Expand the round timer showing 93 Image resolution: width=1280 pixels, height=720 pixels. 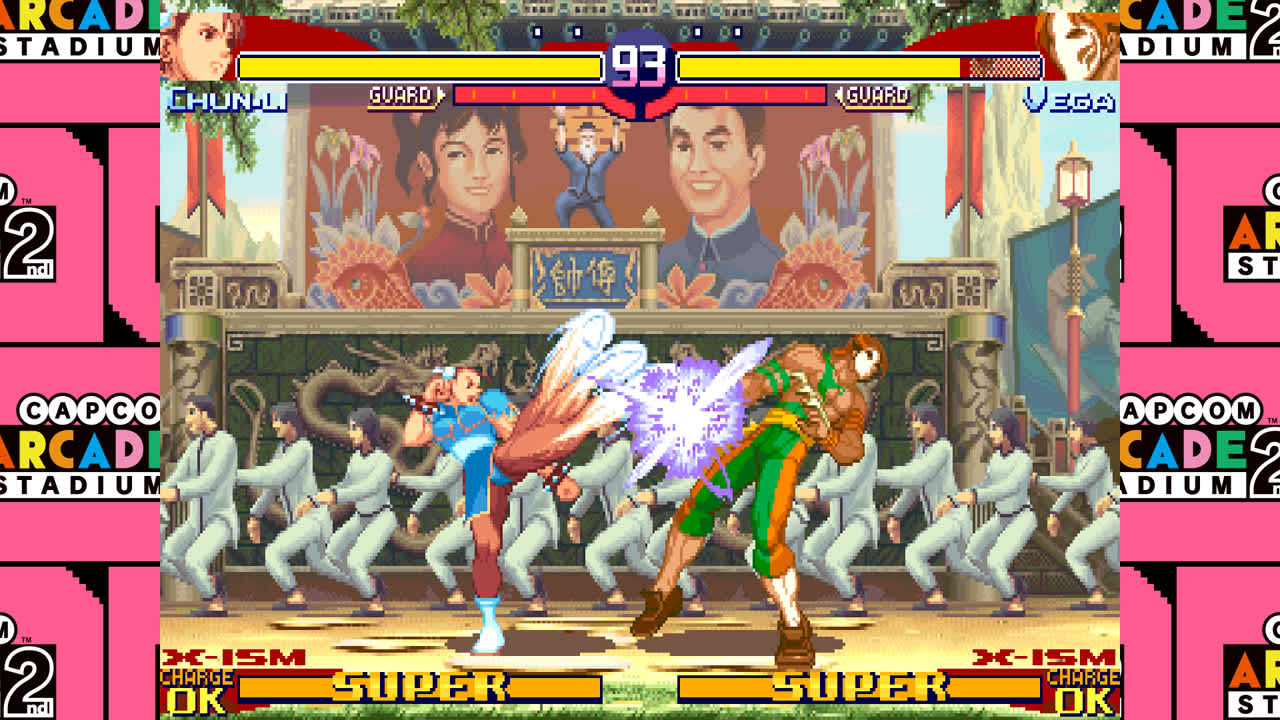pyautogui.click(x=640, y=62)
